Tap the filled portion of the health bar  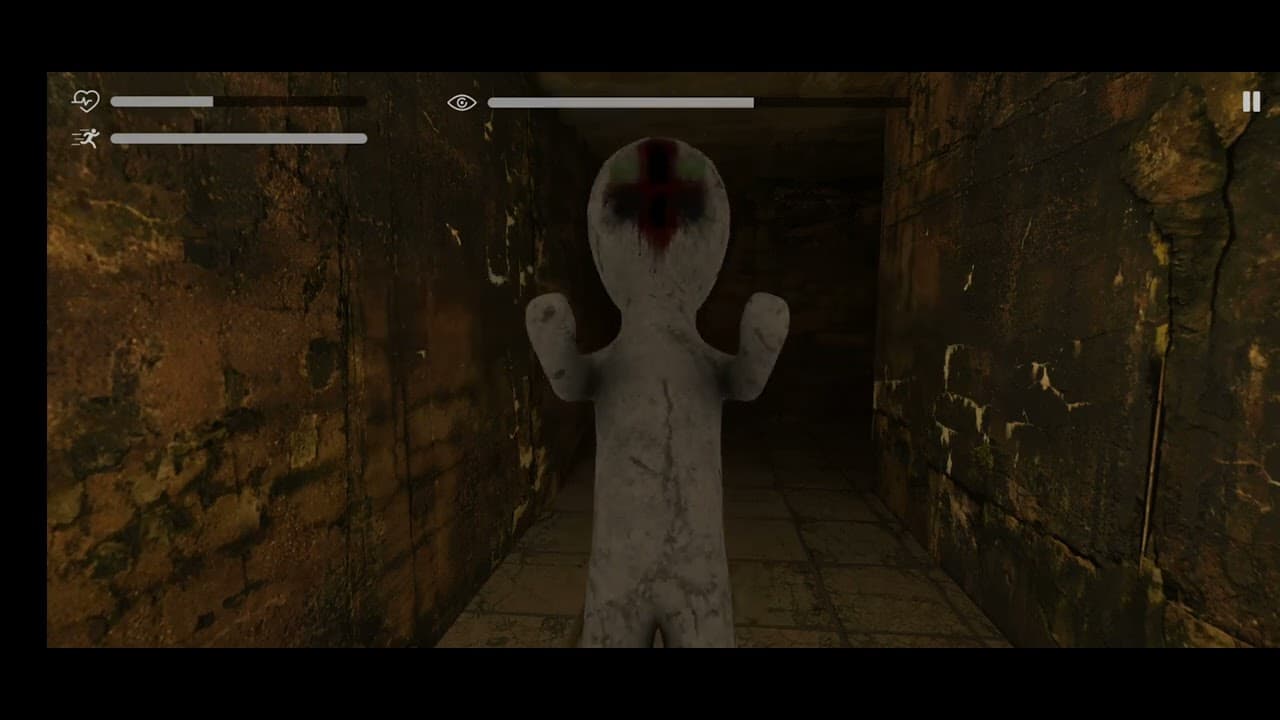(x=160, y=101)
